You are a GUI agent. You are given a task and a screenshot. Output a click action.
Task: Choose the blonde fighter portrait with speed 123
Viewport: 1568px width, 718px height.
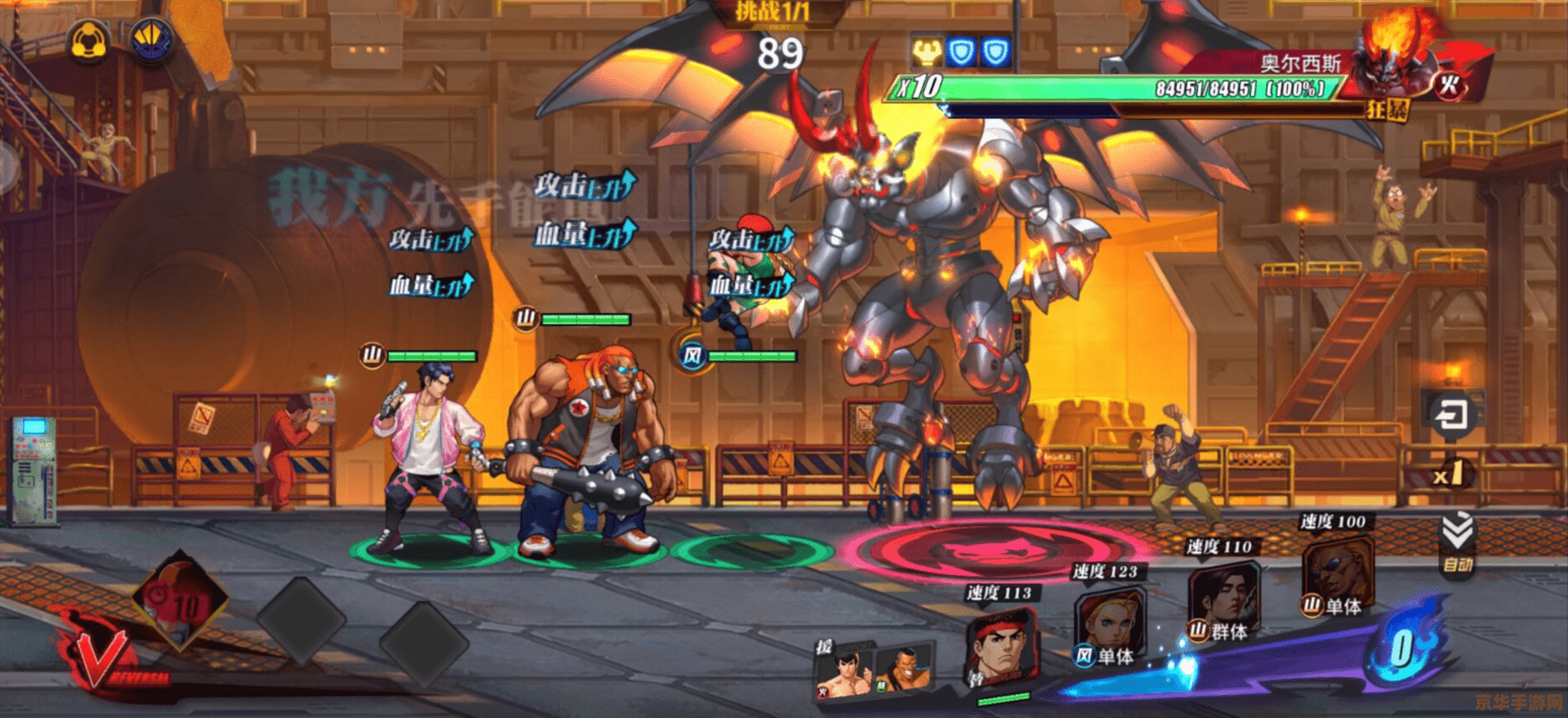1107,625
